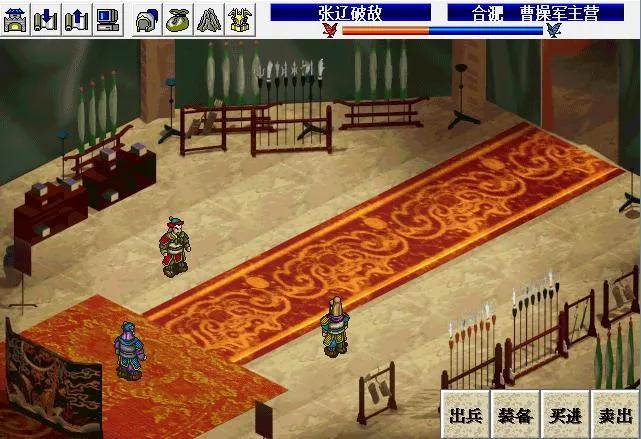Select the 卖出 (sell) button
Screen dimensions: 641x439
[614, 413]
